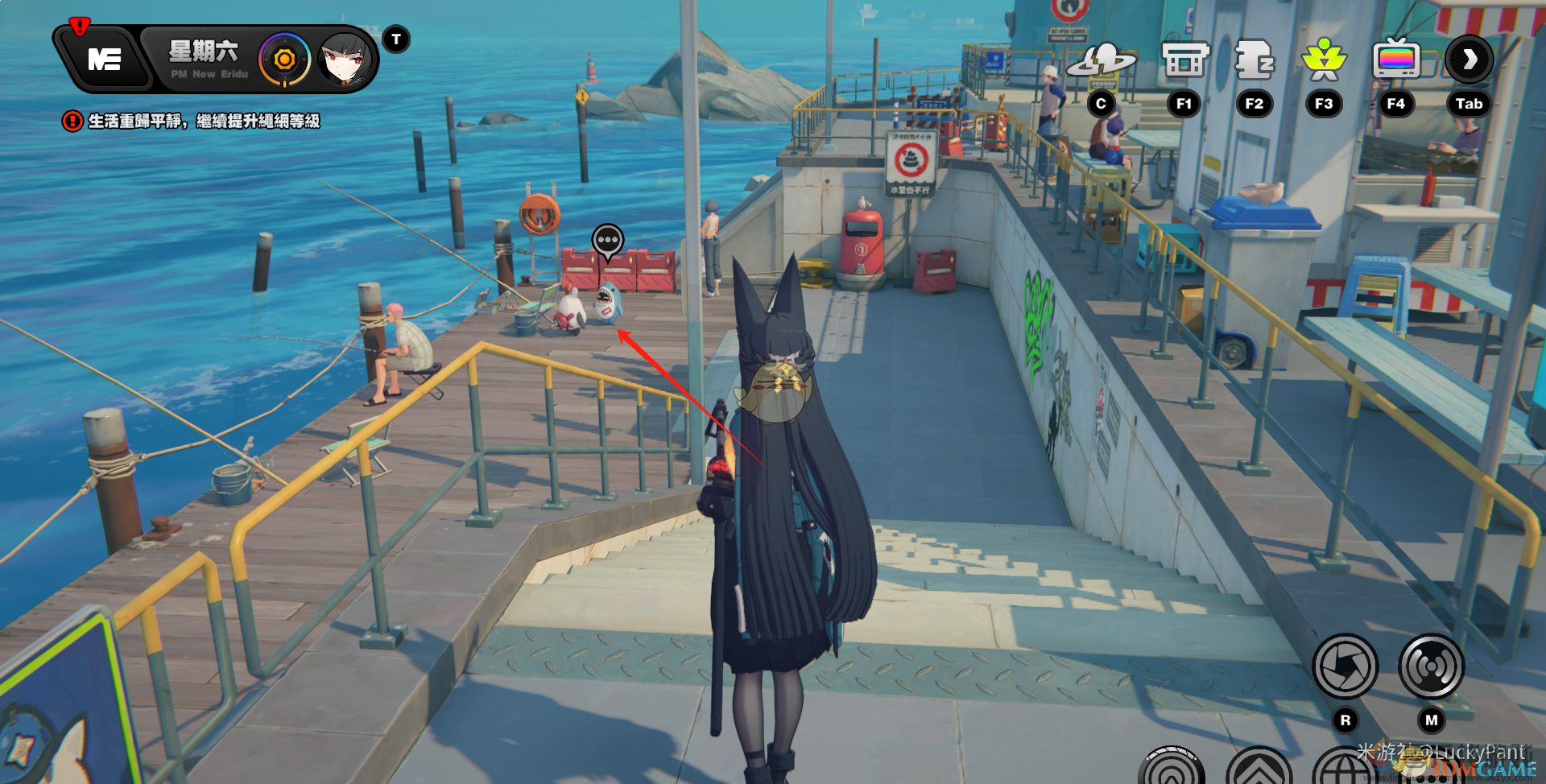Open the ME main menu button

pyautogui.click(x=105, y=60)
